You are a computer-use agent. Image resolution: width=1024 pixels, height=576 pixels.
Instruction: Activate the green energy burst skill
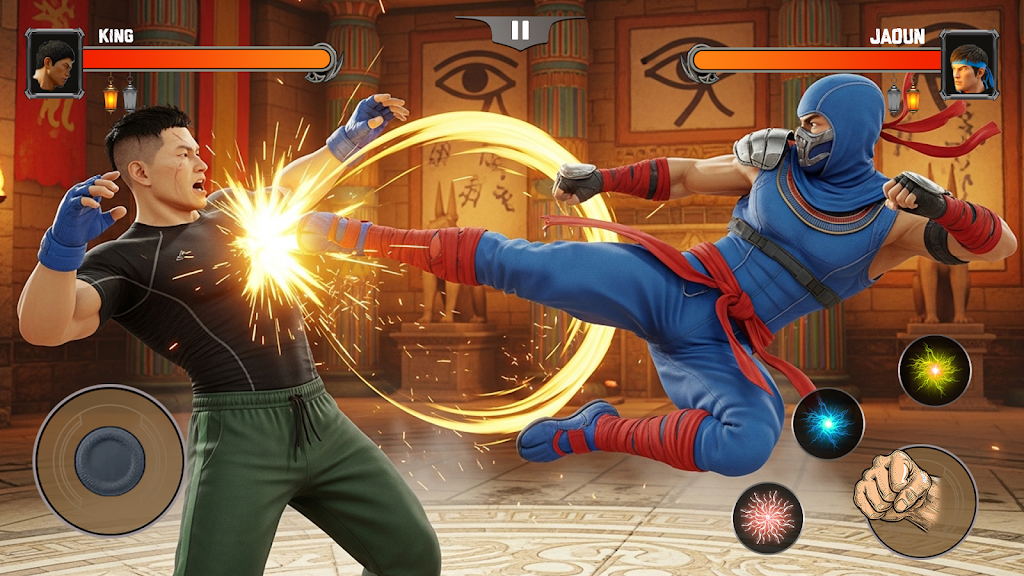934,370
